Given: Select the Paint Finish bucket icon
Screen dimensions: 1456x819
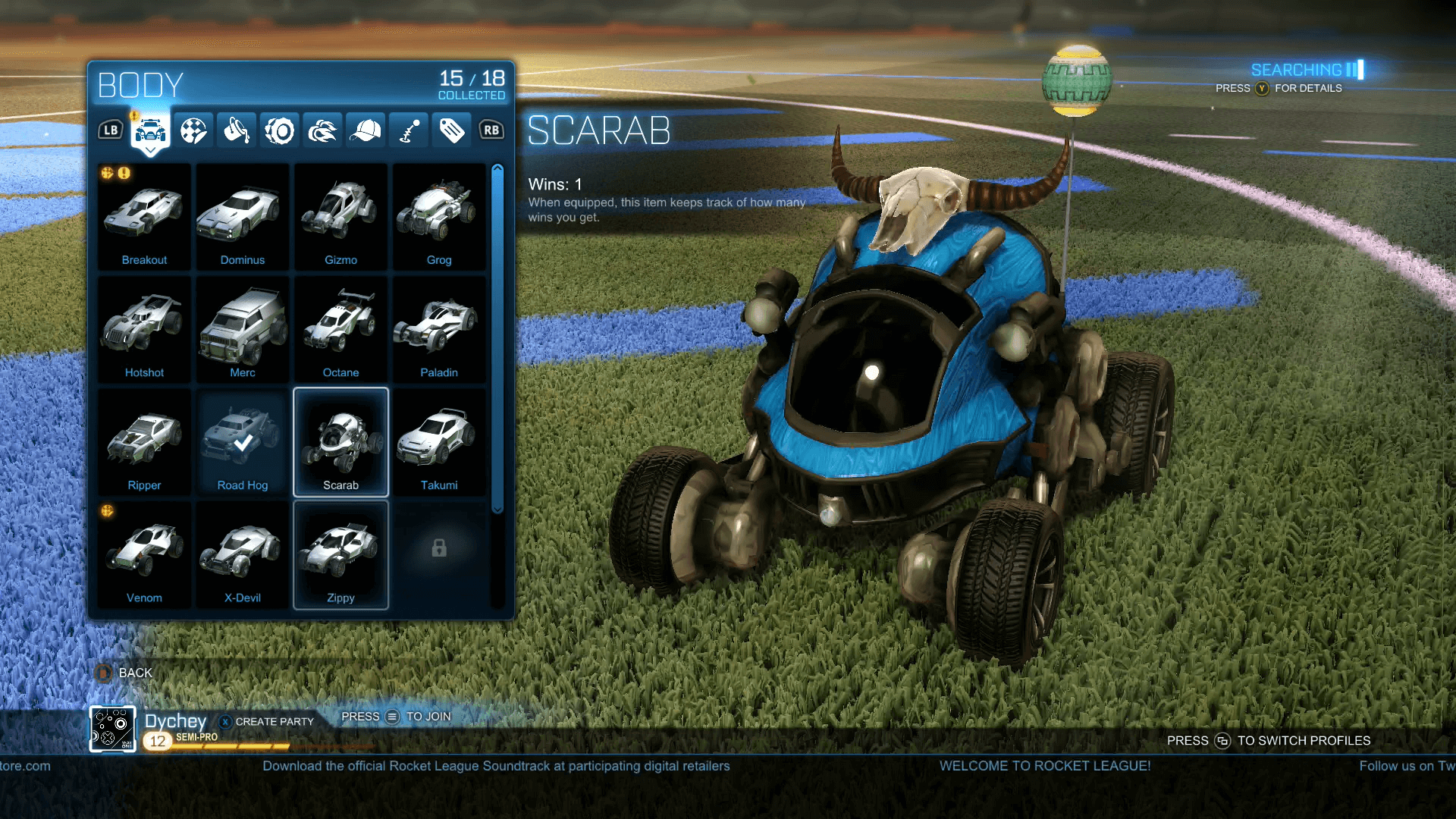Looking at the screenshot, I should pyautogui.click(x=237, y=130).
